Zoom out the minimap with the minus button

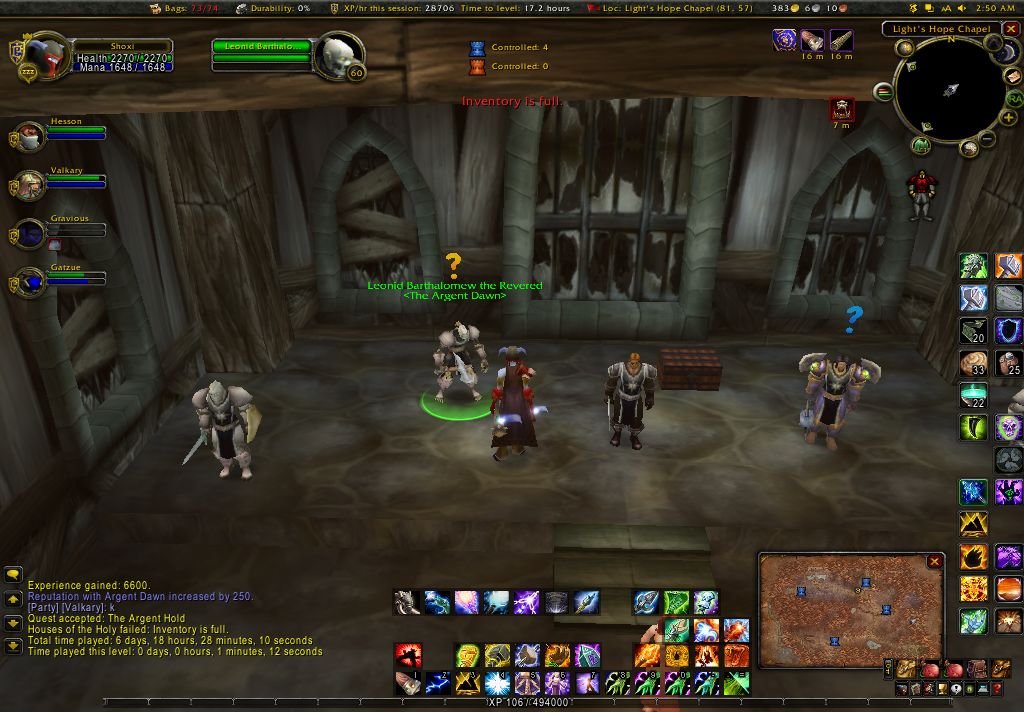pyautogui.click(x=987, y=138)
